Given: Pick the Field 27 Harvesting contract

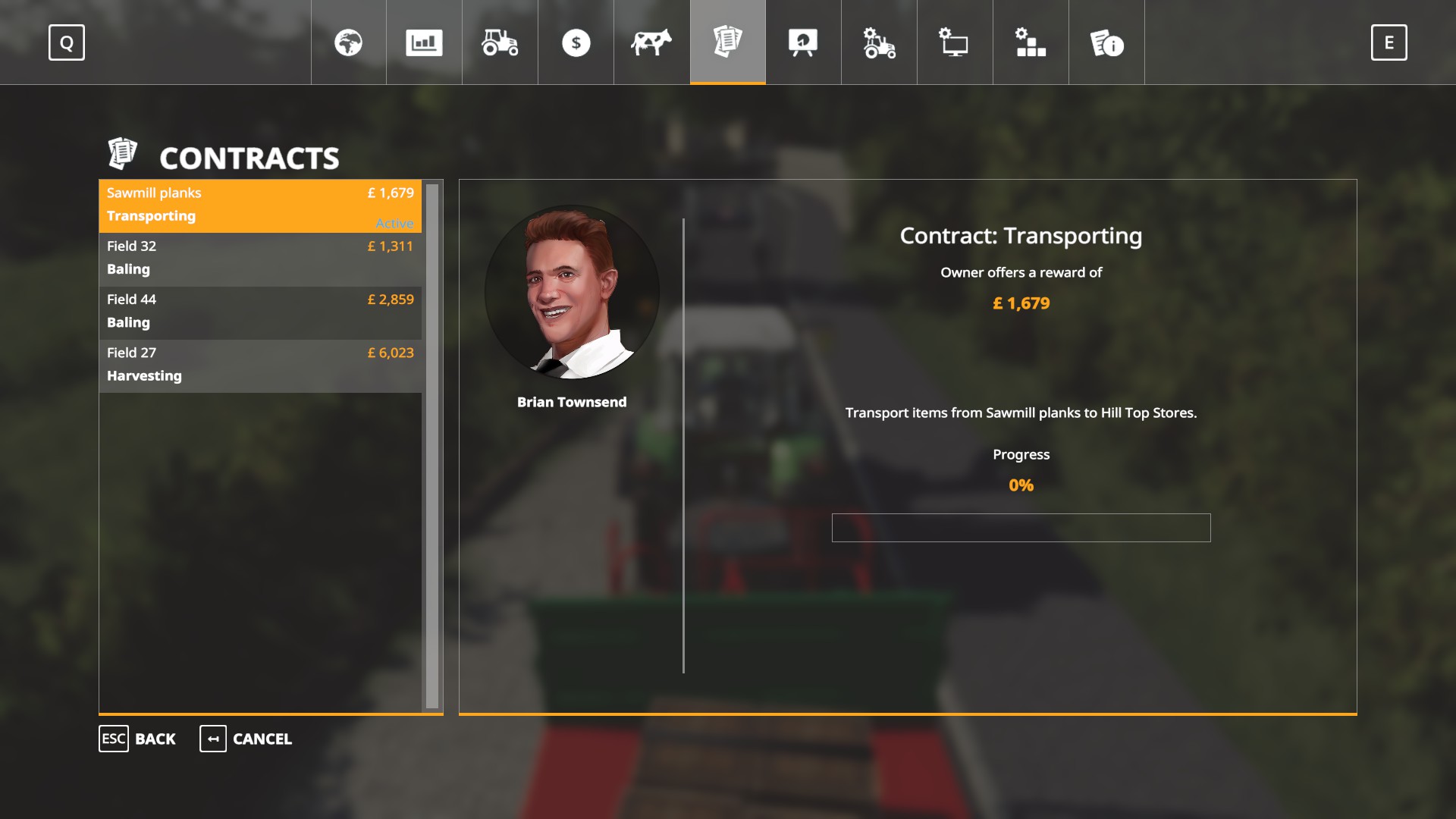Looking at the screenshot, I should [x=260, y=365].
